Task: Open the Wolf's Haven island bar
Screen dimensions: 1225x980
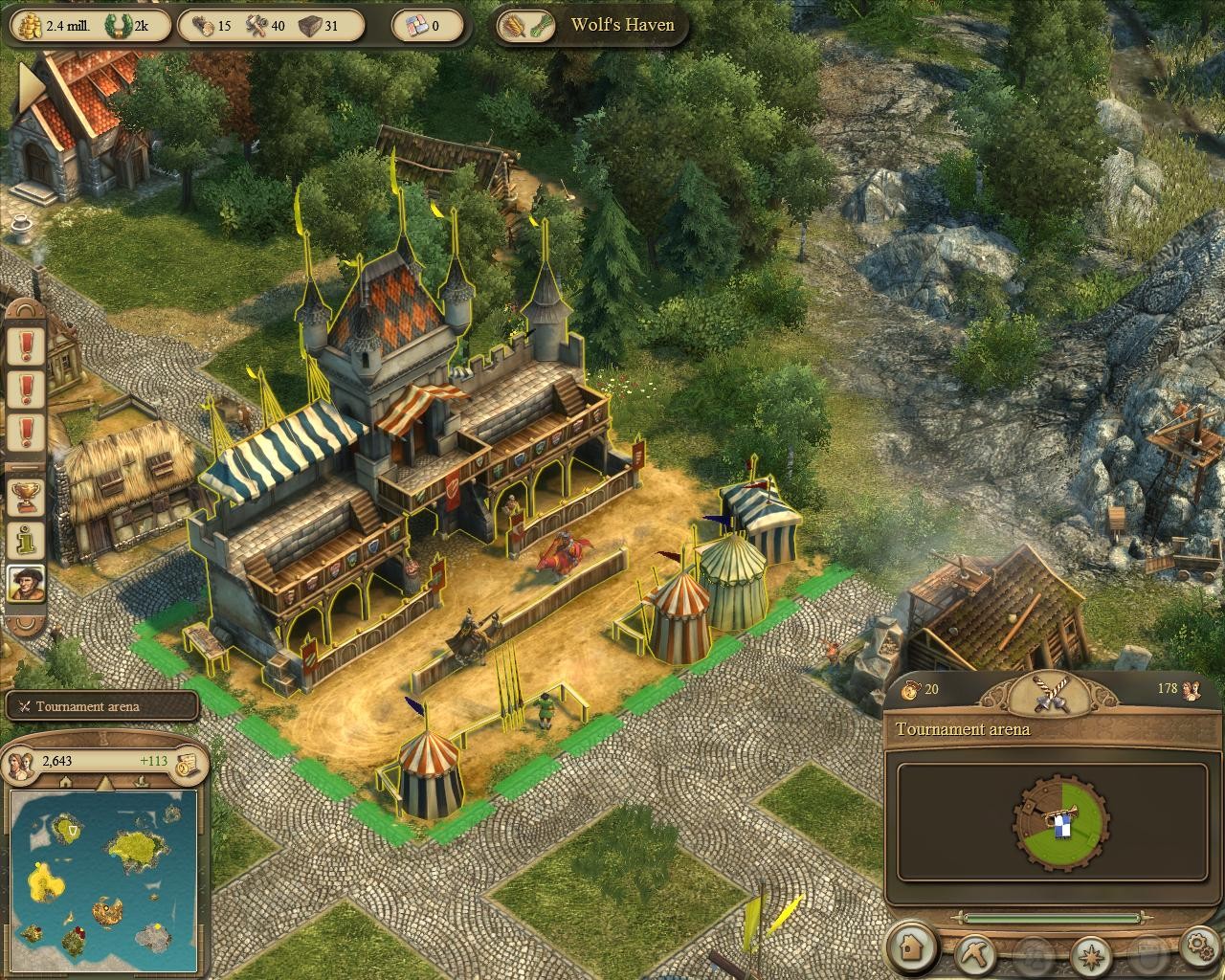Action: click(x=593, y=25)
